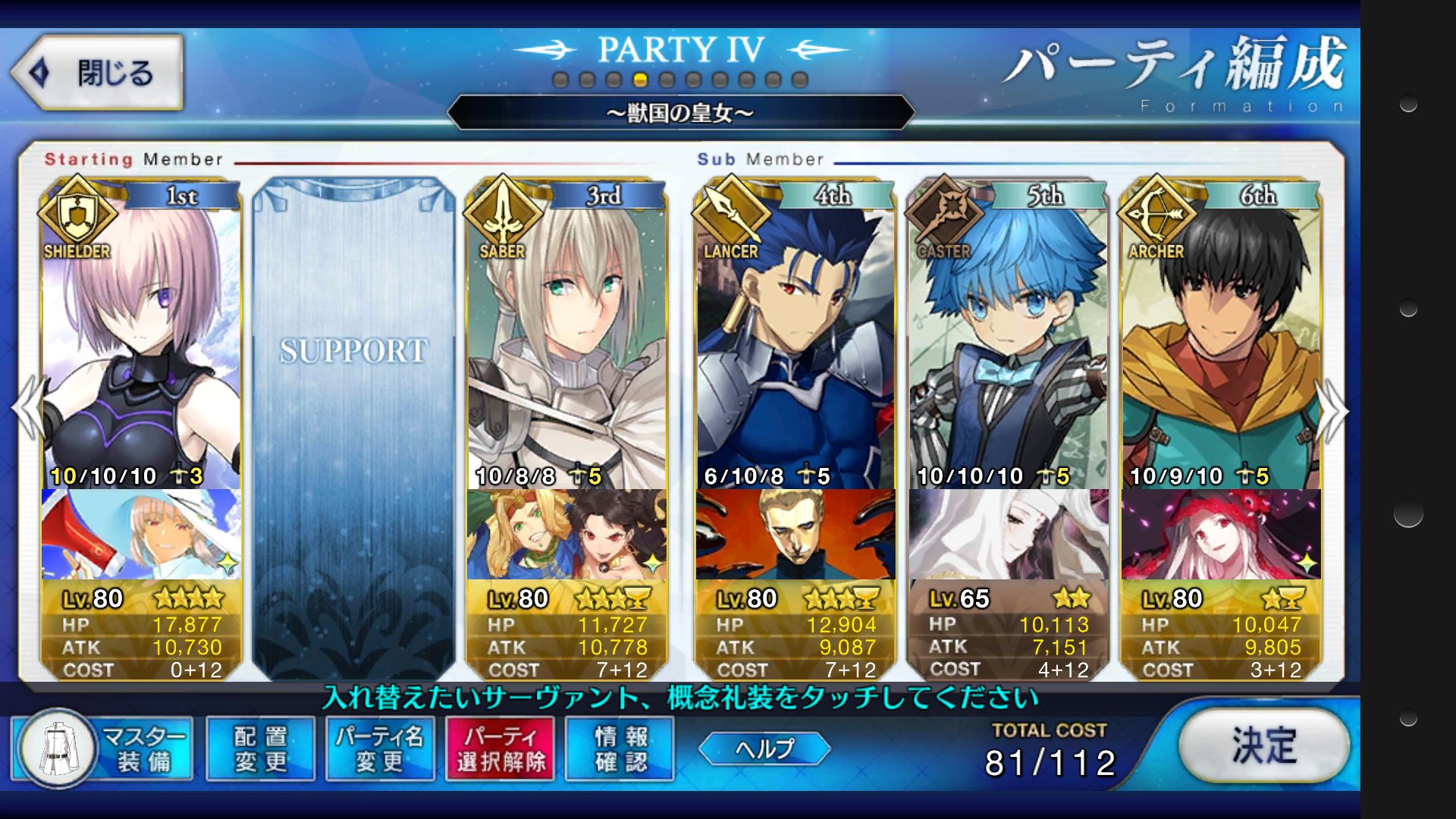Open Master equipment (マスター装備)
This screenshot has width=1456, height=819.
pos(103,749)
